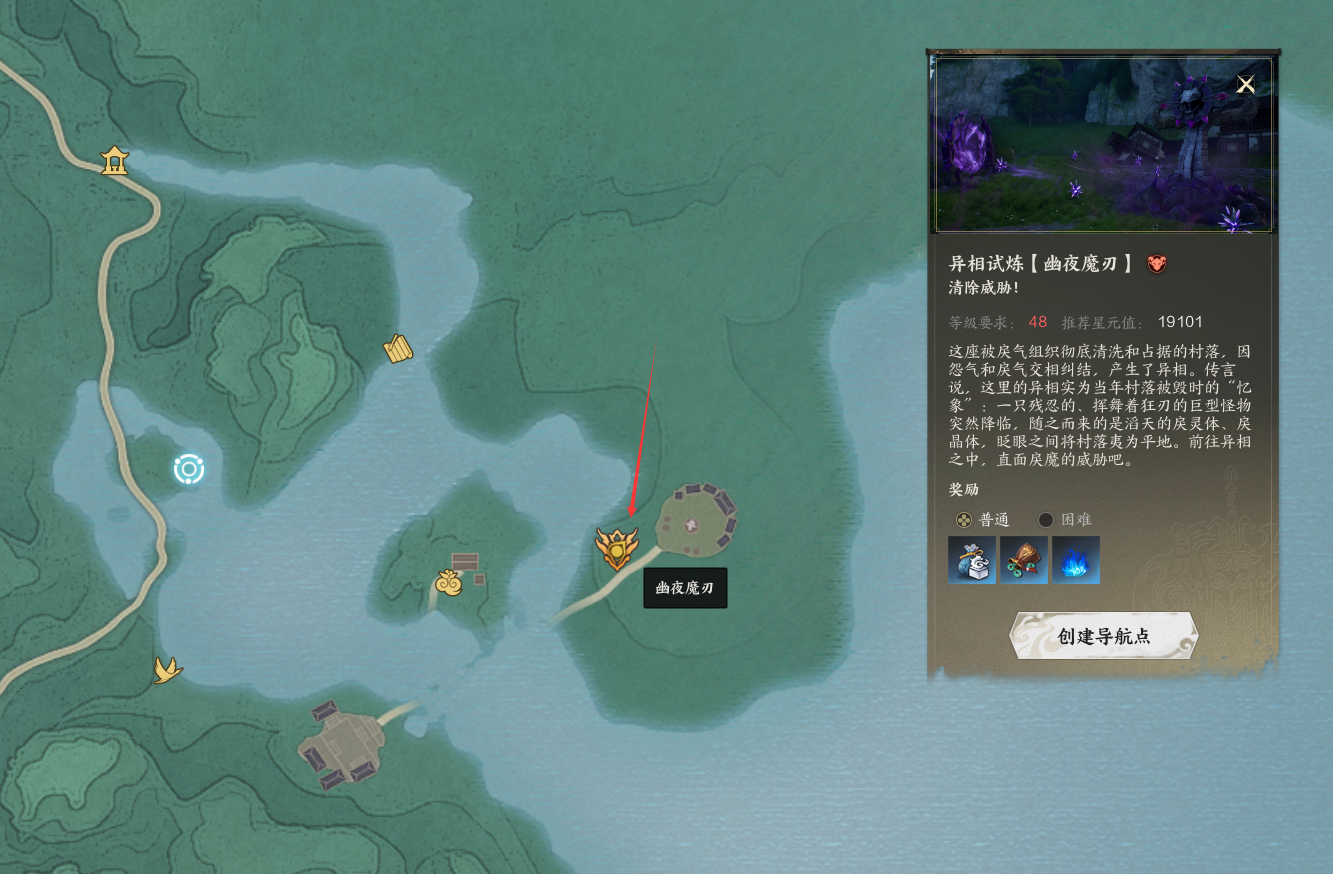Viewport: 1333px width, 874px height.
Task: Open the golden scroll map marker
Action: pyautogui.click(x=398, y=349)
